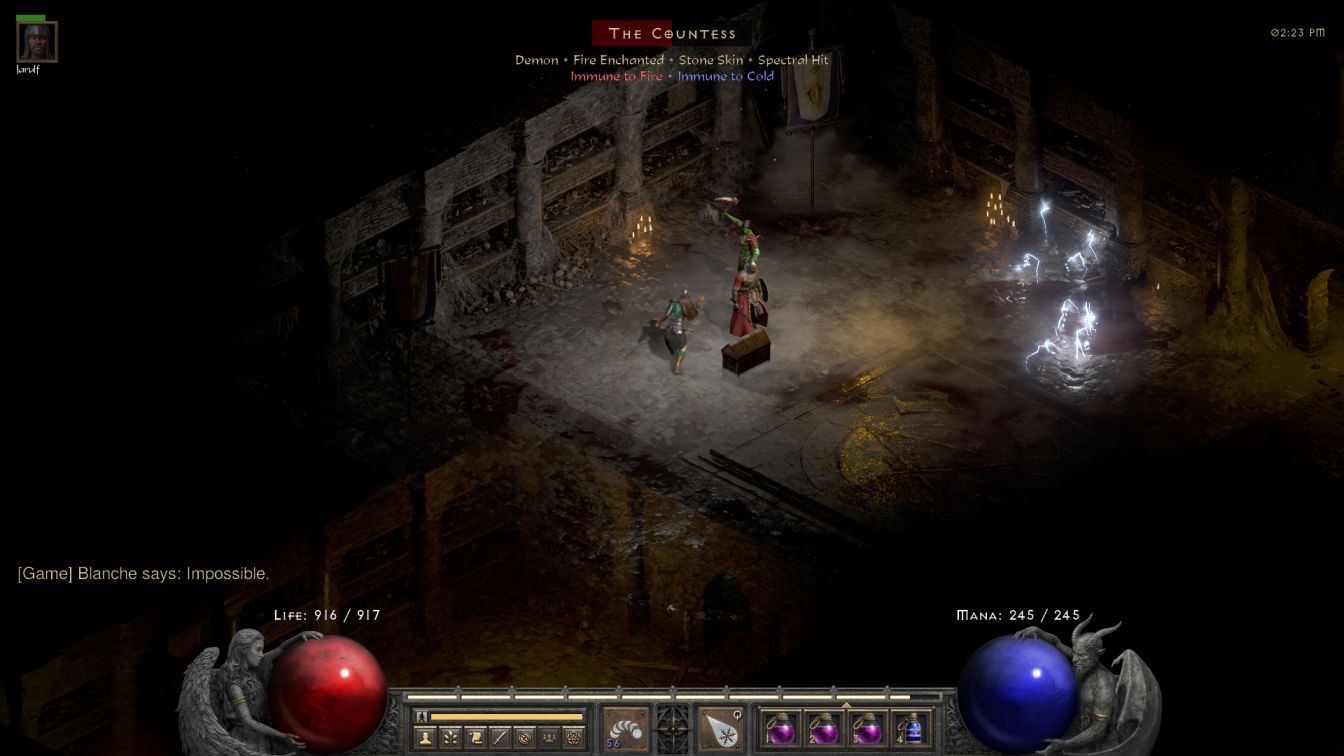The height and width of the screenshot is (756, 1344).
Task: Use the purple rejuvenation potion in belt slot 1
Action: tap(780, 728)
